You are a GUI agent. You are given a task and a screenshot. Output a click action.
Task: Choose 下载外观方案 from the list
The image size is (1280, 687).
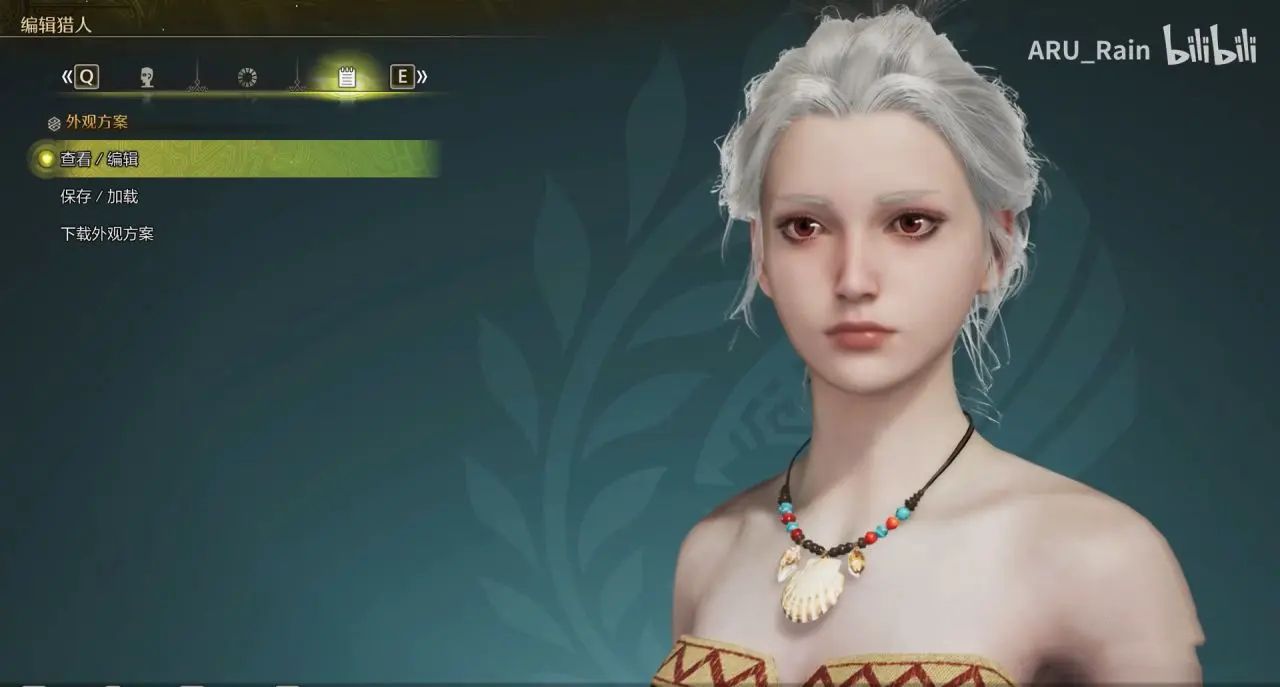click(x=107, y=234)
